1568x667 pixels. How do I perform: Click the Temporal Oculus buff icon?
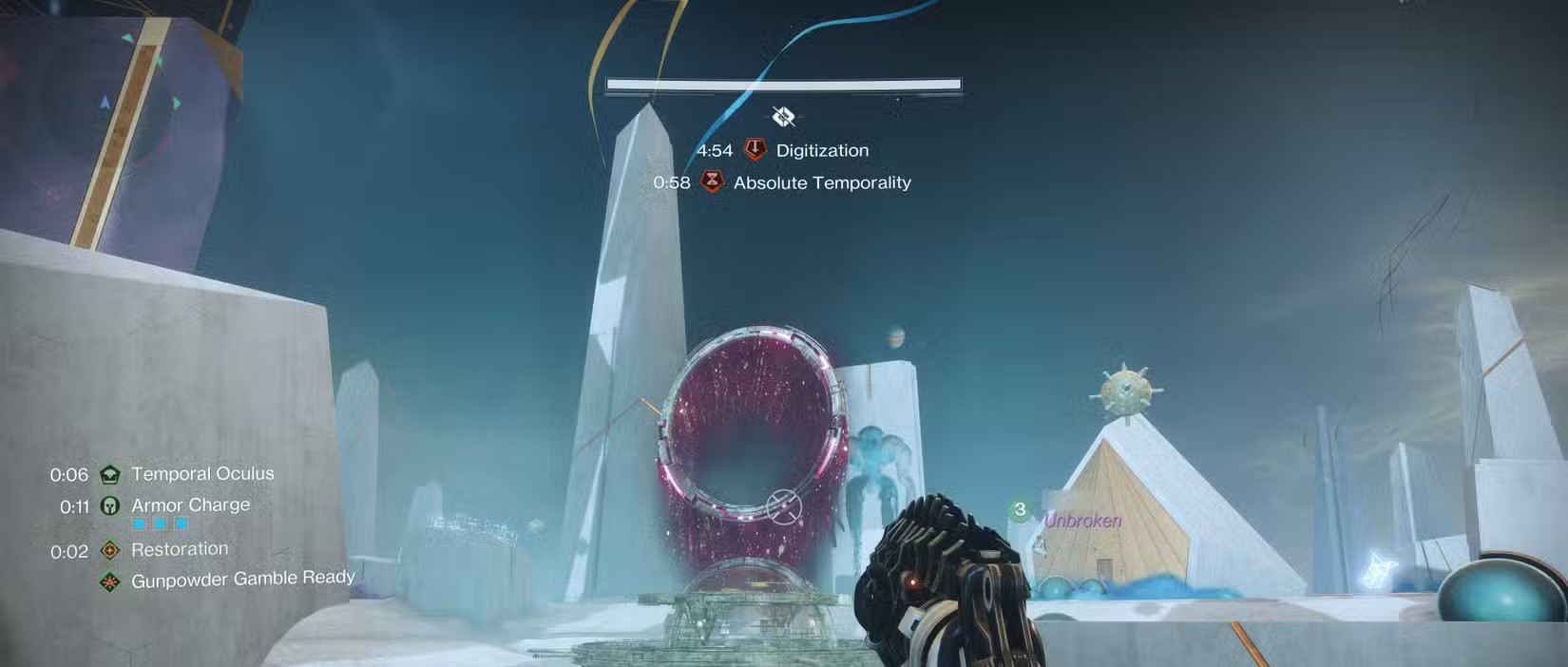click(110, 474)
